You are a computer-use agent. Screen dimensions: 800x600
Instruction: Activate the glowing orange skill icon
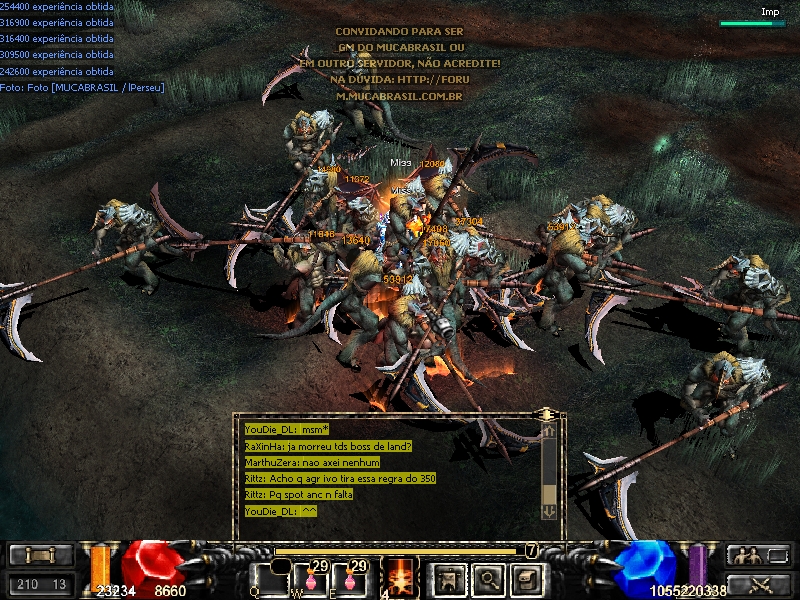402,577
